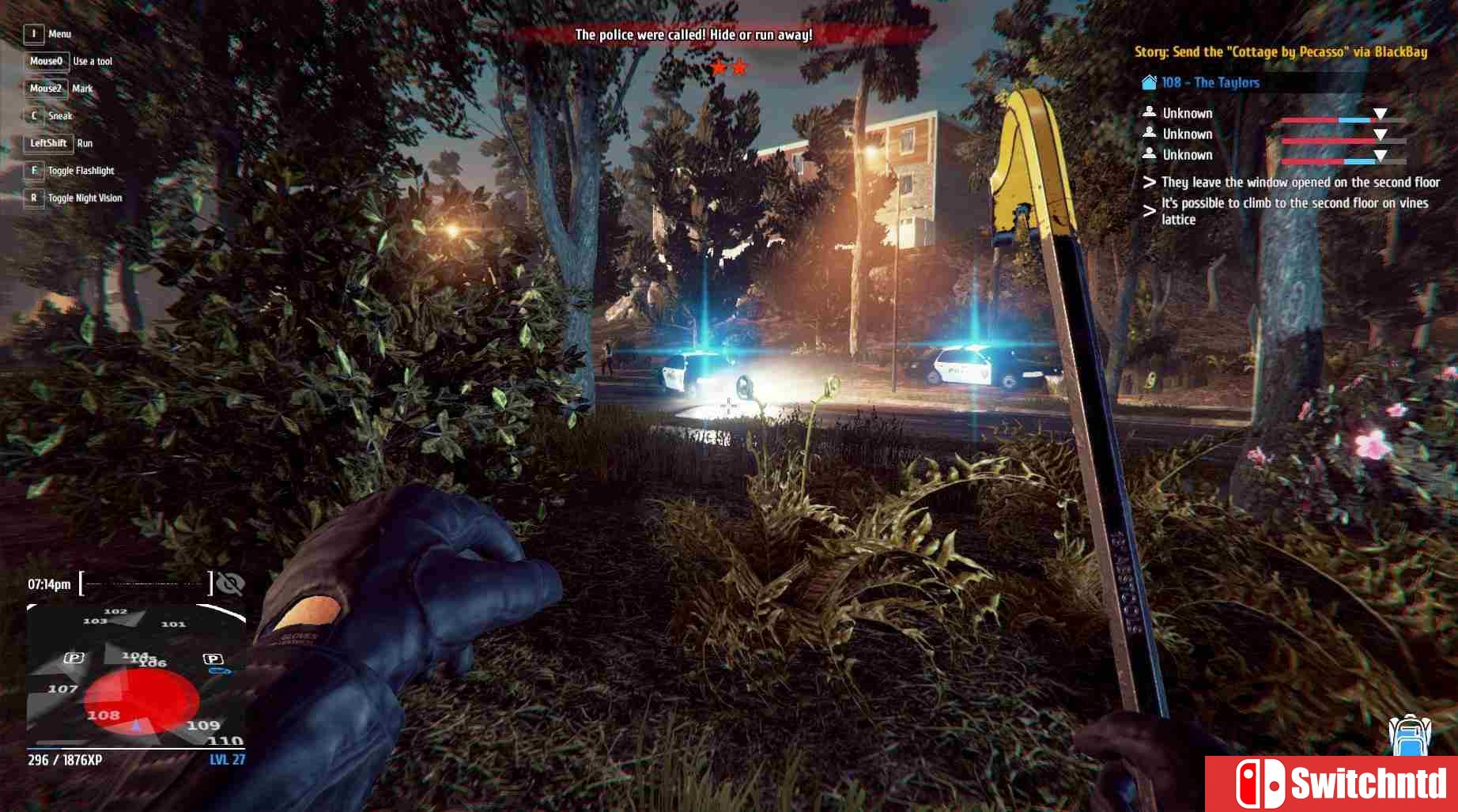1458x812 pixels.
Task: Select the first Unknown resident person icon
Action: [1149, 112]
